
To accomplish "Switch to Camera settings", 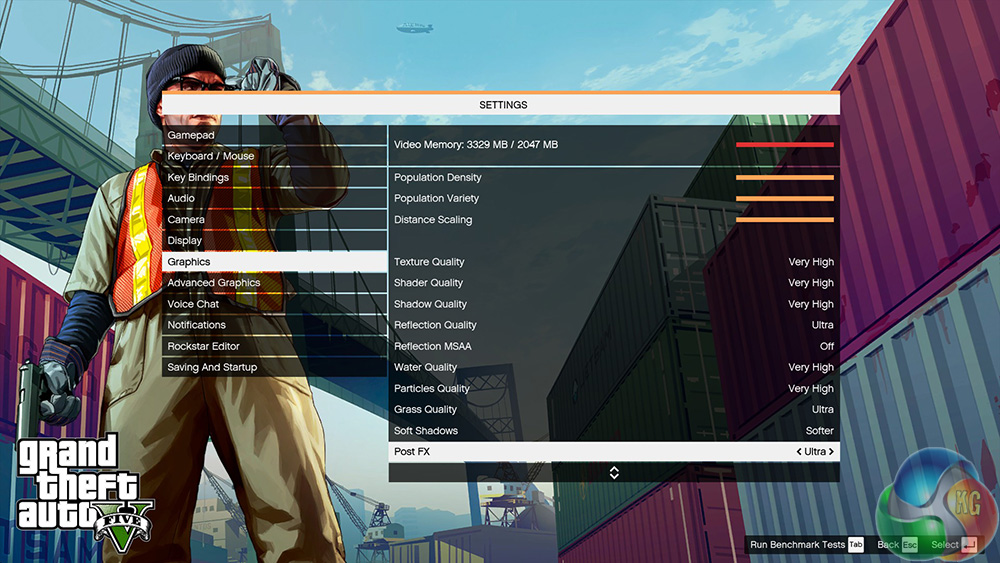I will [x=186, y=219].
